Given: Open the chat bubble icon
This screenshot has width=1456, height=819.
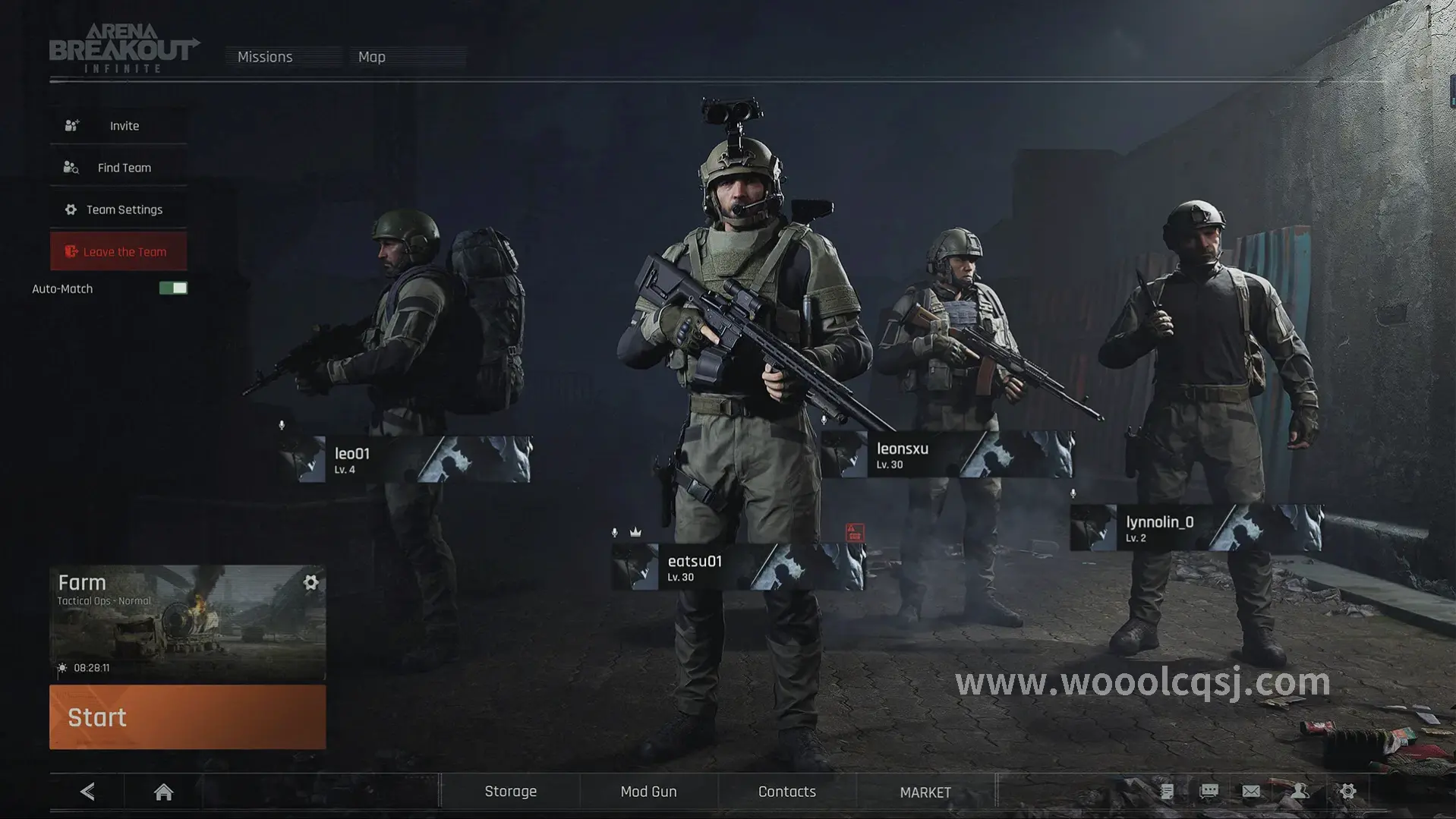Looking at the screenshot, I should pyautogui.click(x=1209, y=792).
